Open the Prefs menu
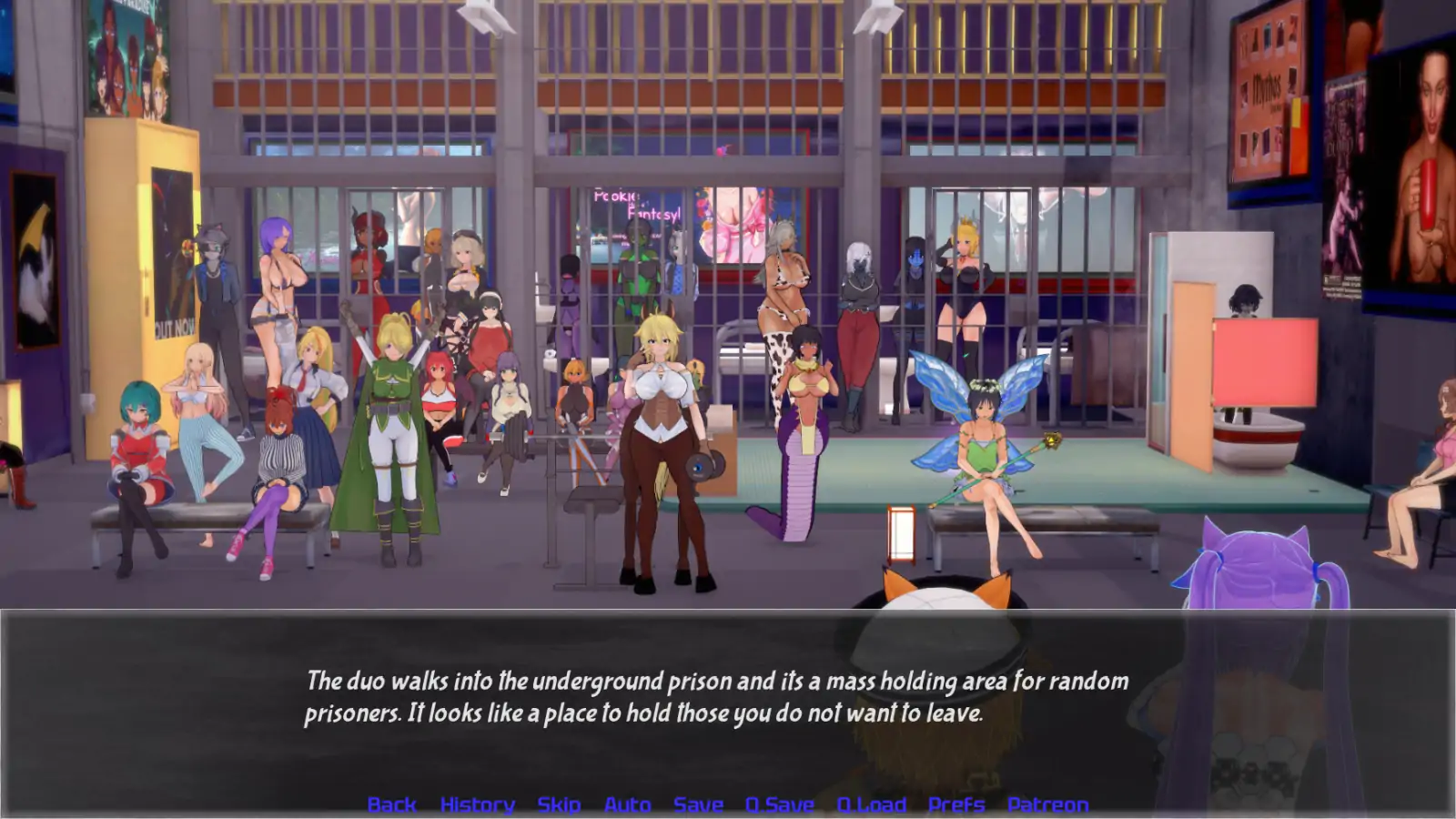Viewport: 1456px width, 819px height. pos(956,804)
